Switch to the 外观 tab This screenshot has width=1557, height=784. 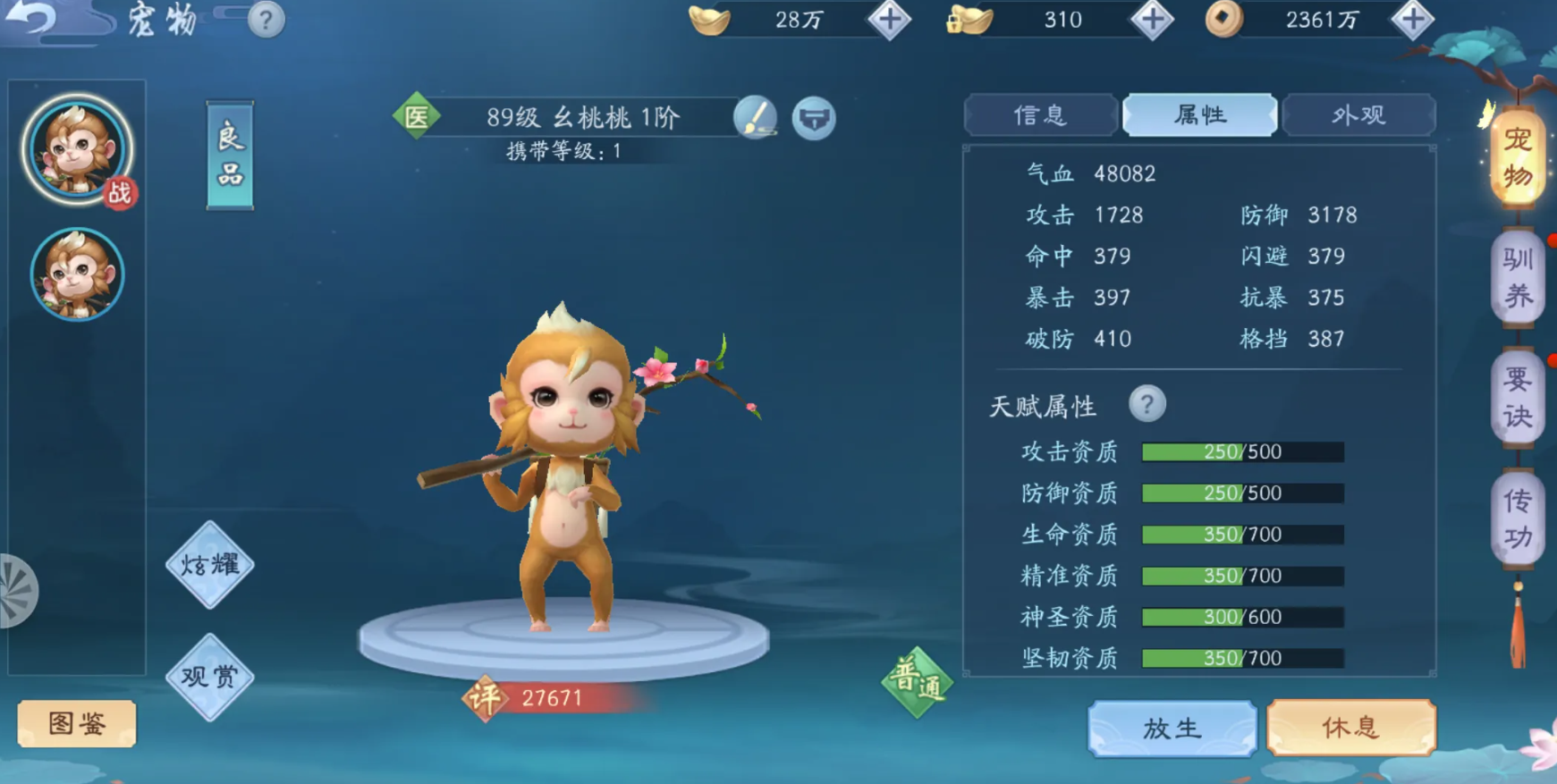1359,114
